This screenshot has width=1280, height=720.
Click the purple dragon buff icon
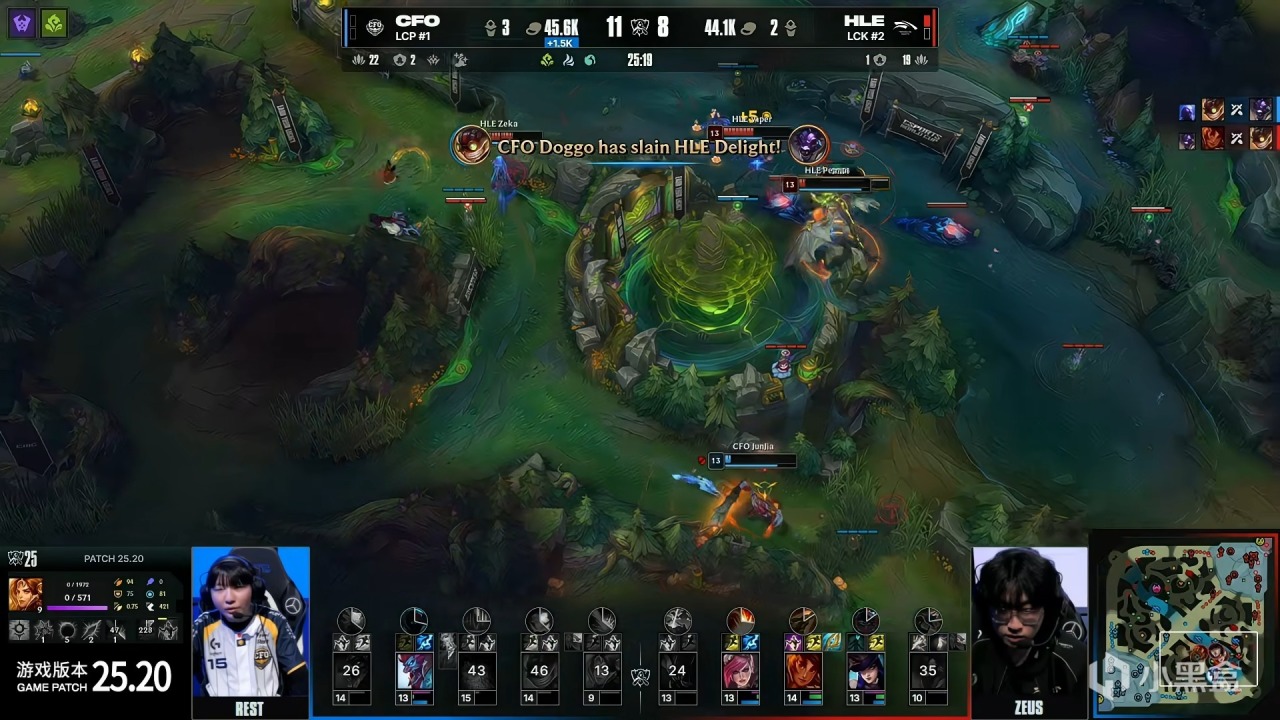coord(23,23)
